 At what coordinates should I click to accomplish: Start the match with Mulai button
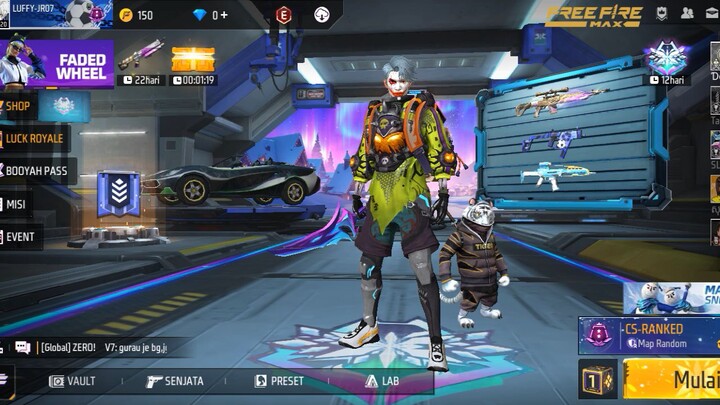(x=675, y=380)
